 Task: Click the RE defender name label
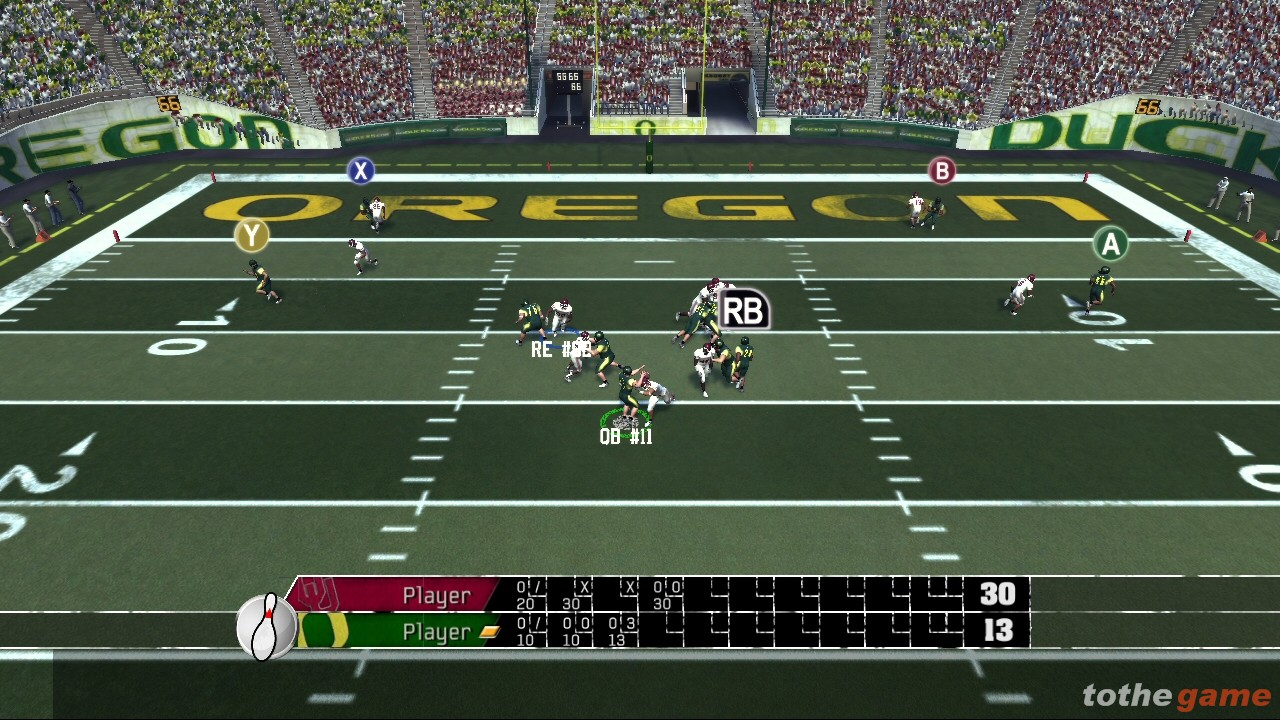click(560, 349)
